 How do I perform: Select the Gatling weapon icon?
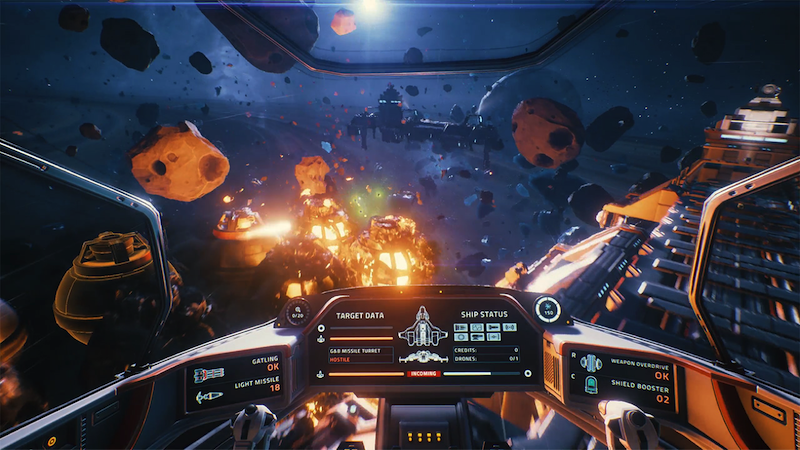click(x=208, y=374)
